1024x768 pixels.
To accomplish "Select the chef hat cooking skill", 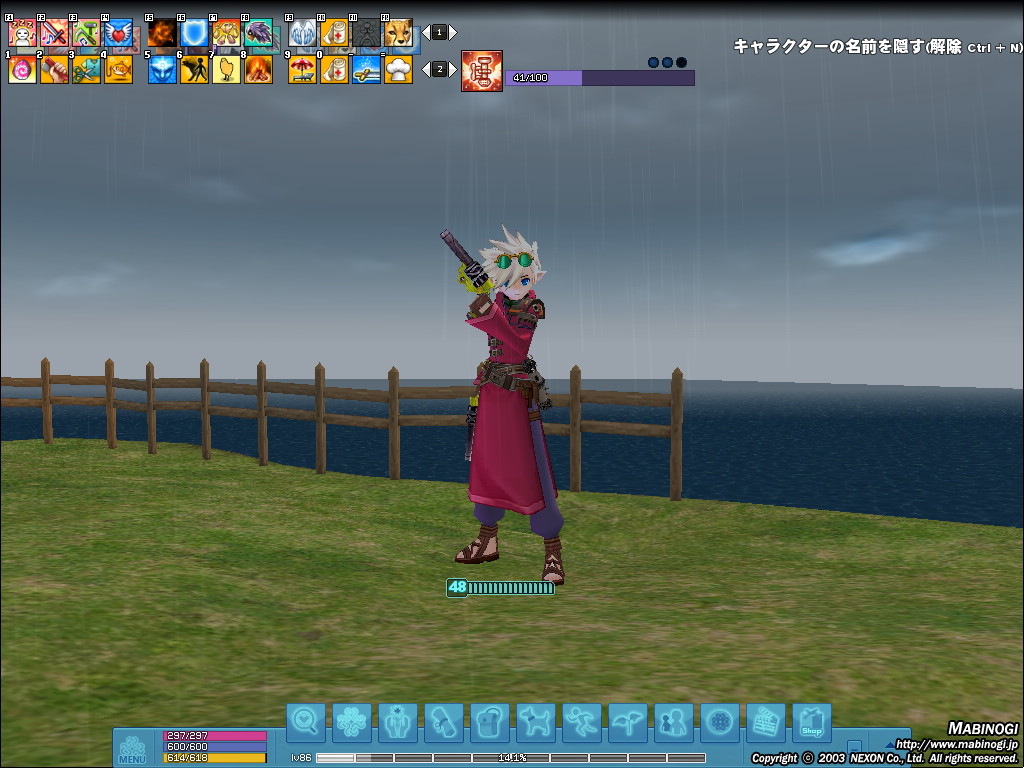I will [x=398, y=69].
